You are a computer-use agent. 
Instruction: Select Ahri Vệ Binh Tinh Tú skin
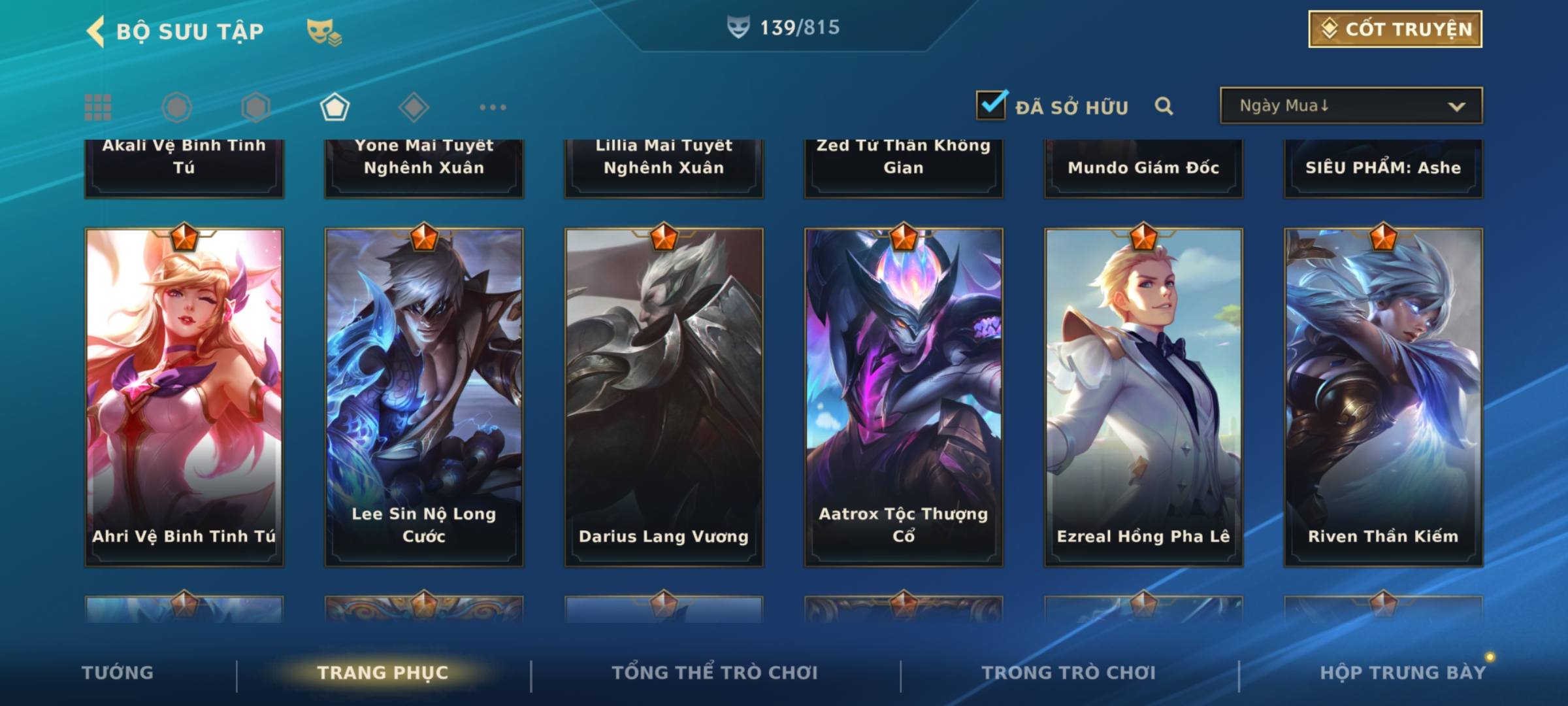(x=184, y=396)
